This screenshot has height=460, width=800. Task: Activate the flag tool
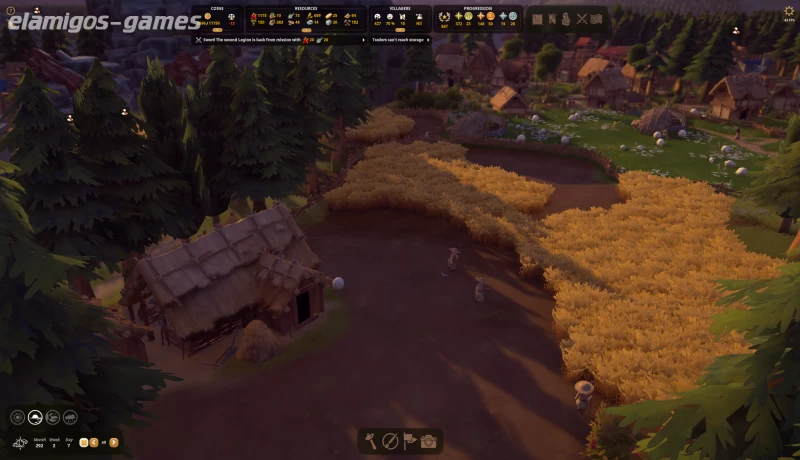coord(409,441)
